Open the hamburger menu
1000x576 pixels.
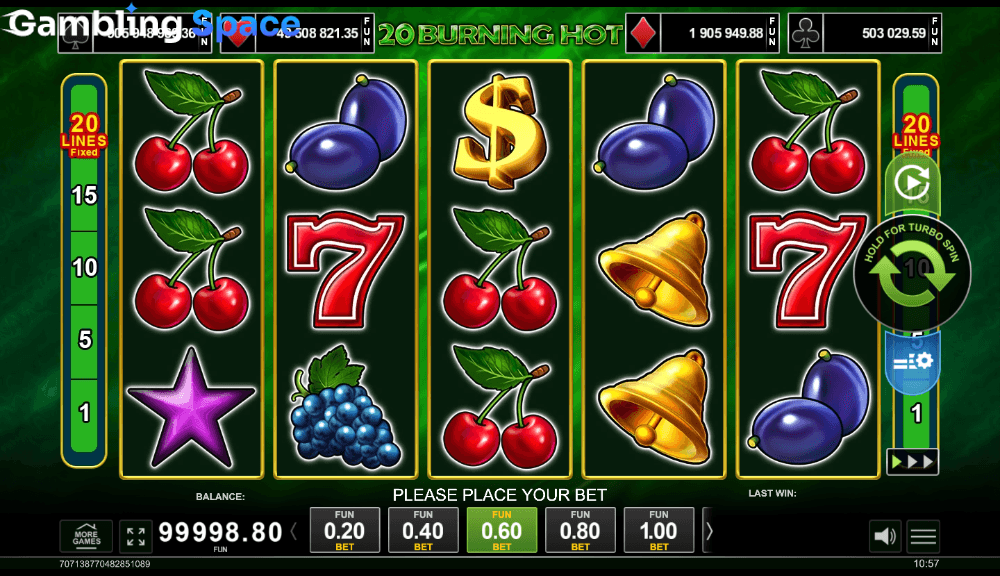pyautogui.click(x=923, y=537)
